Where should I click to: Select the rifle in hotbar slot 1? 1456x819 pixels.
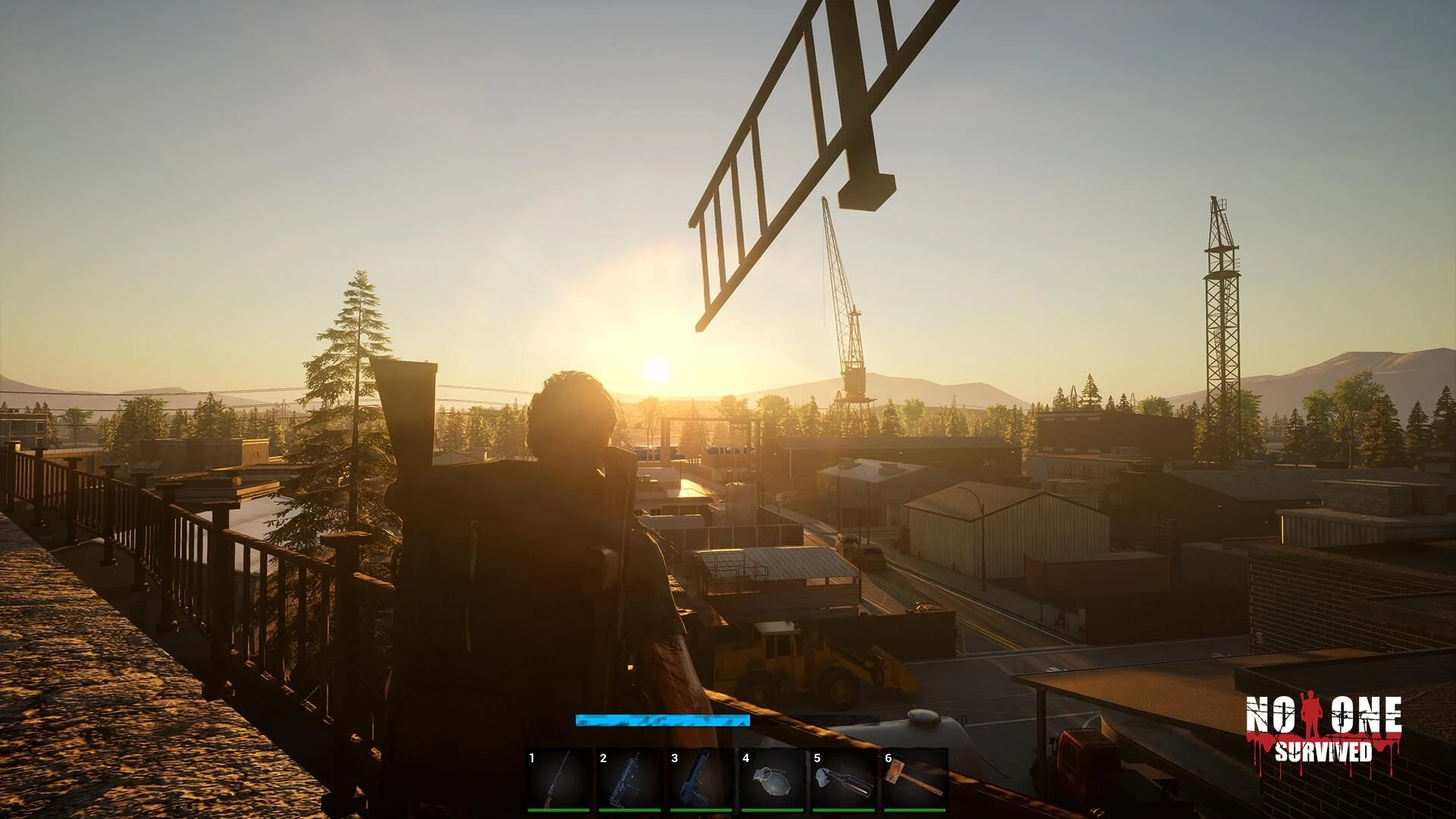pyautogui.click(x=559, y=780)
